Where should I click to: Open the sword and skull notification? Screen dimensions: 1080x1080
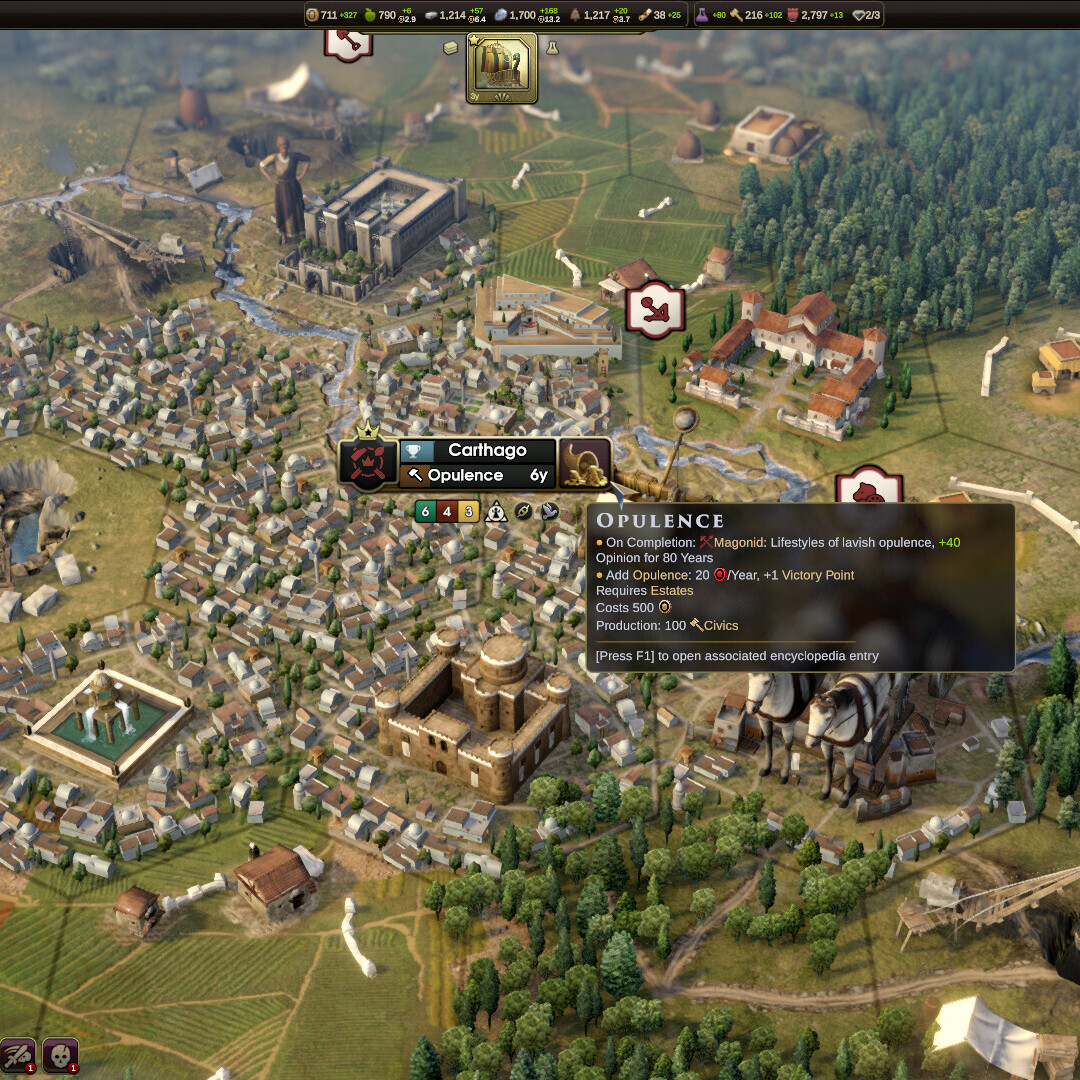(18, 1055)
